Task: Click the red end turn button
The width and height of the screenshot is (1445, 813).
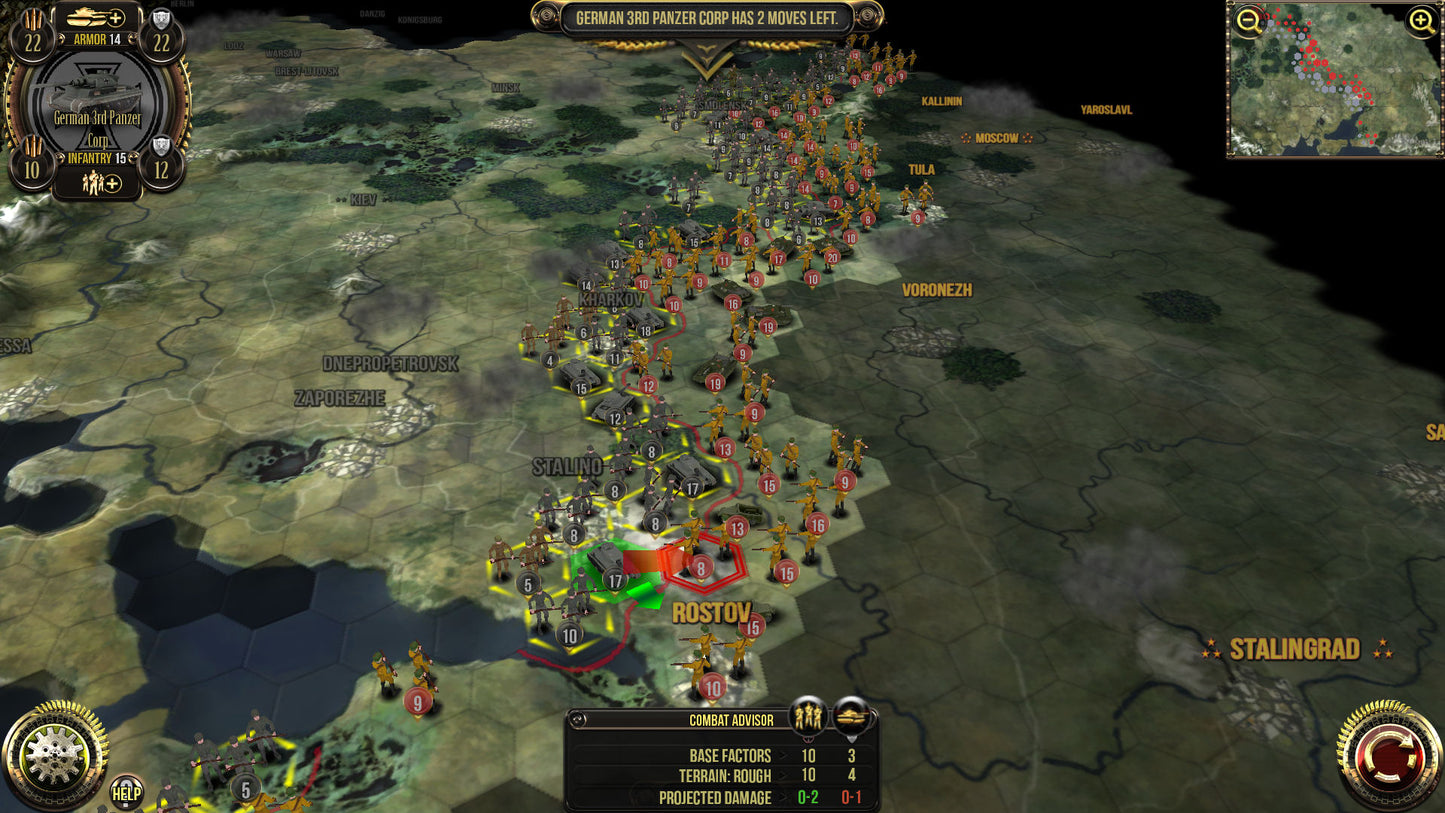Action: [x=1388, y=756]
